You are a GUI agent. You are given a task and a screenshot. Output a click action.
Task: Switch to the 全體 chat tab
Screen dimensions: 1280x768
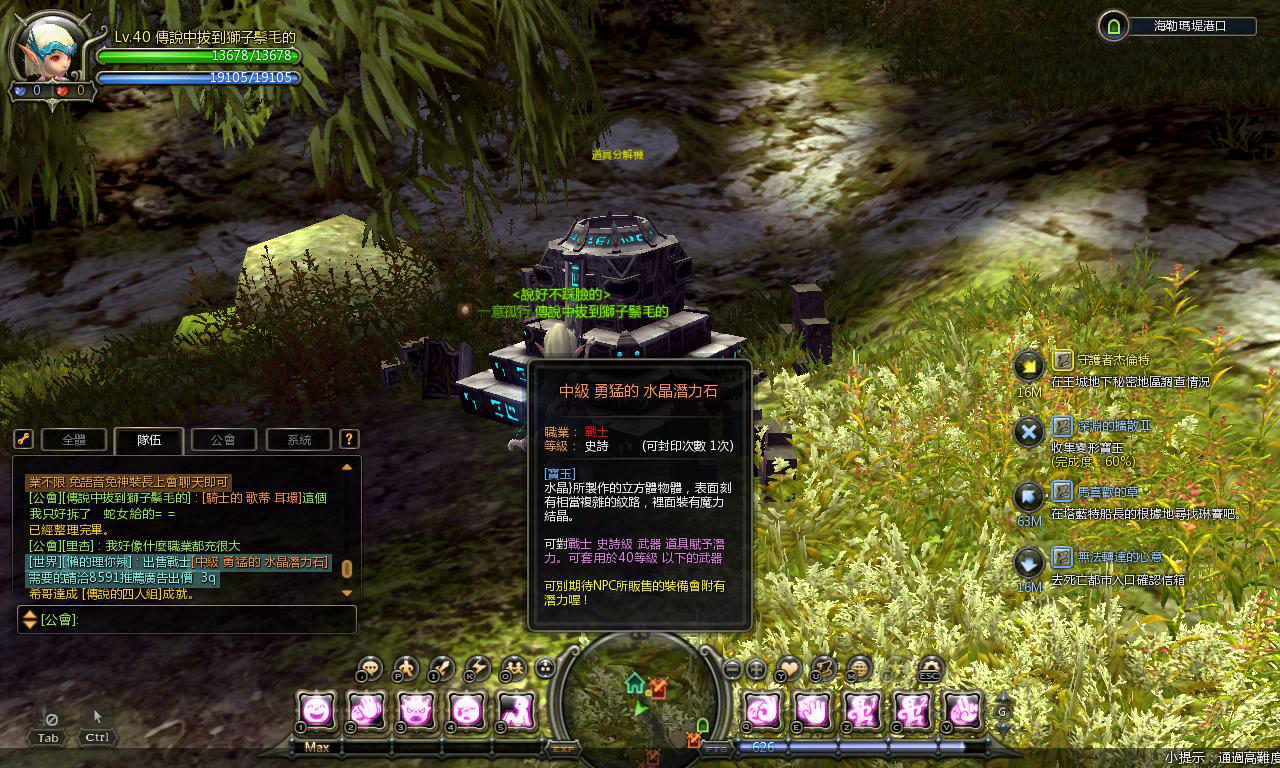pos(73,439)
